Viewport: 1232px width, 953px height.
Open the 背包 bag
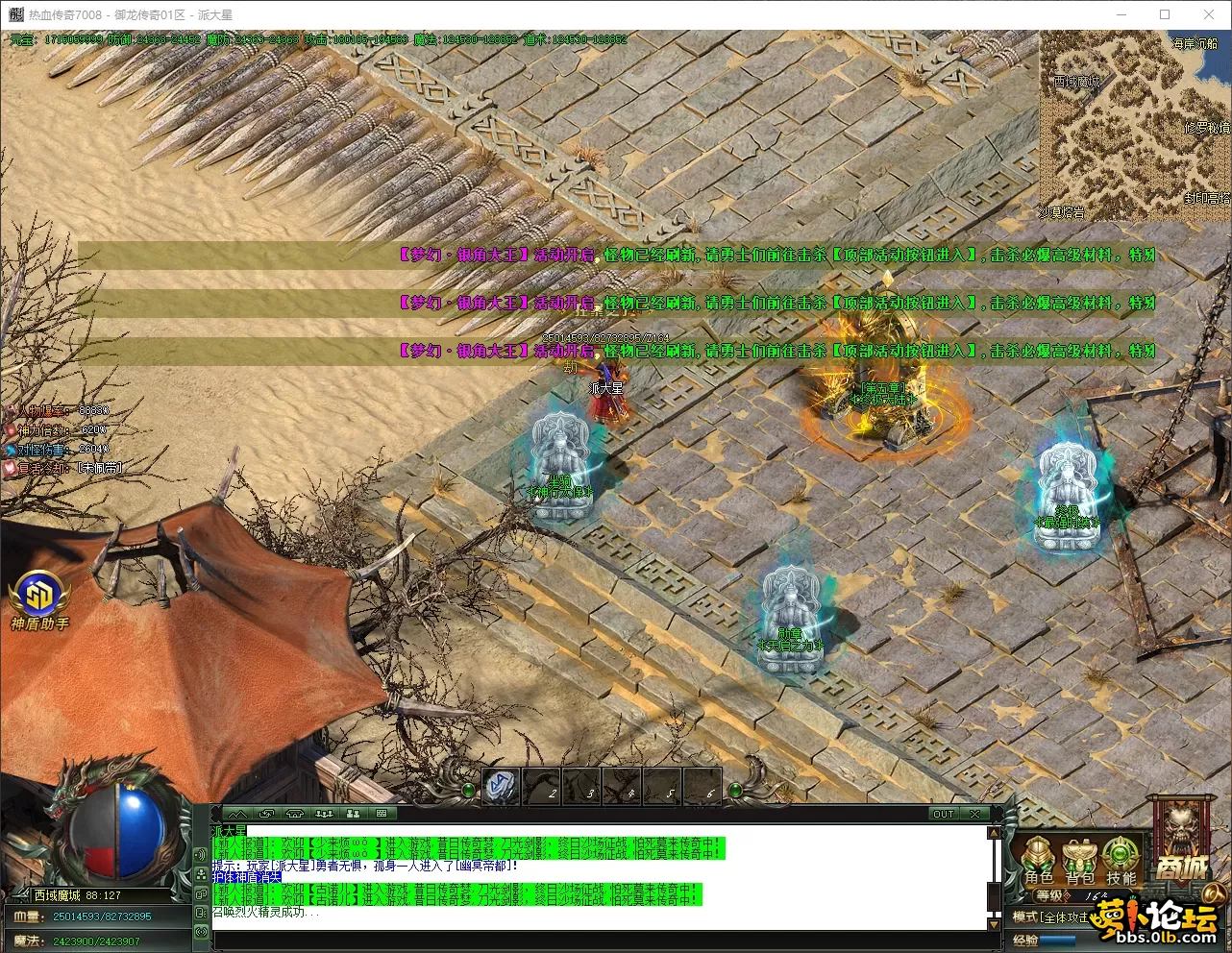point(1080,860)
